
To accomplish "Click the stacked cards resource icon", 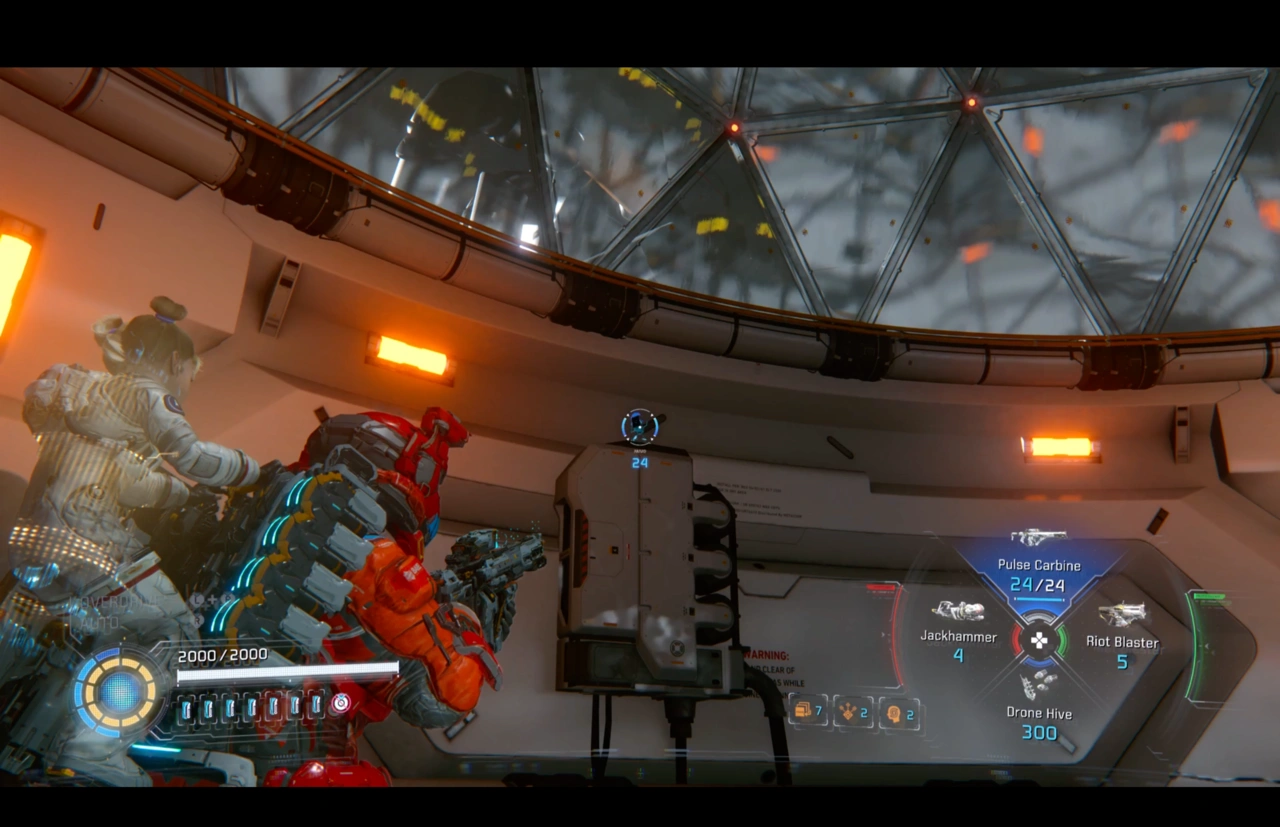I will coord(804,711).
